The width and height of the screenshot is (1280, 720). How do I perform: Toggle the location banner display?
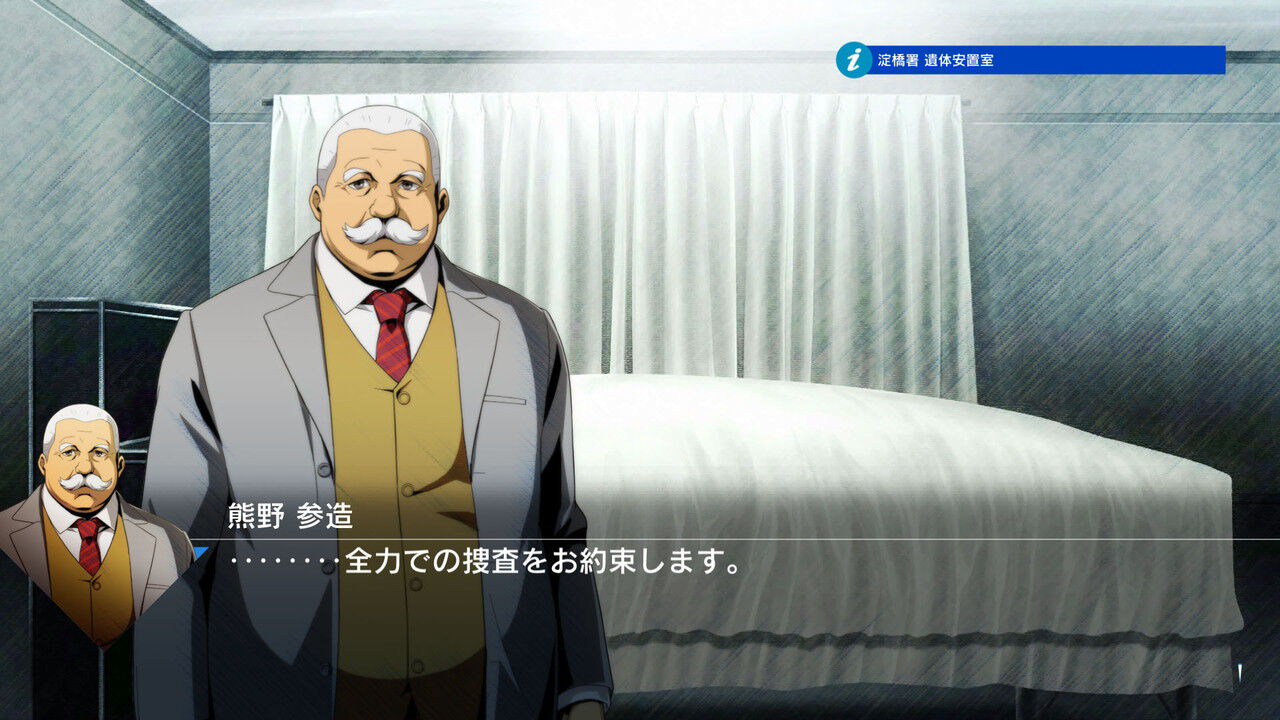coord(1030,58)
